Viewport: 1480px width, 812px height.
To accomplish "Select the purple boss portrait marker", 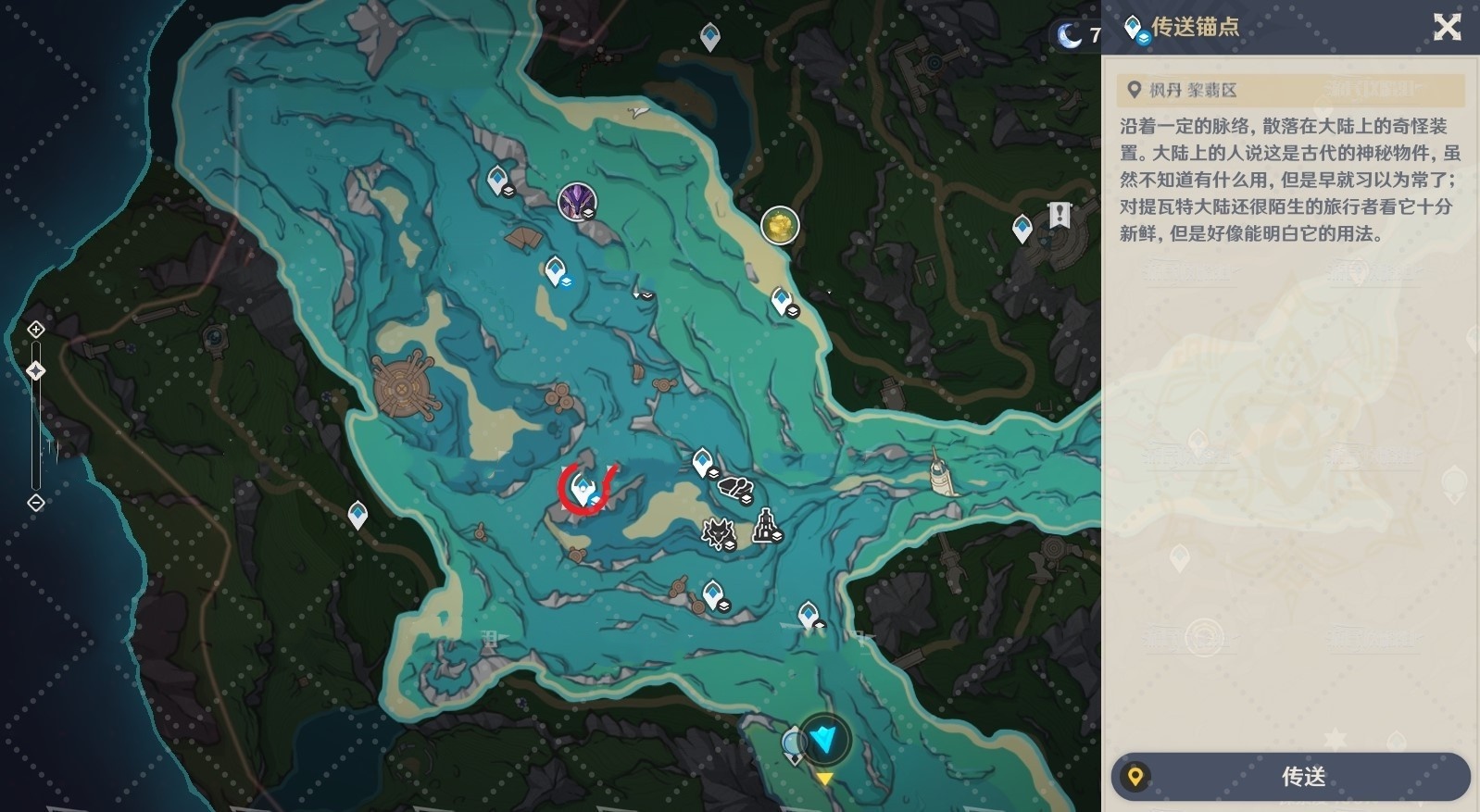I will 576,201.
